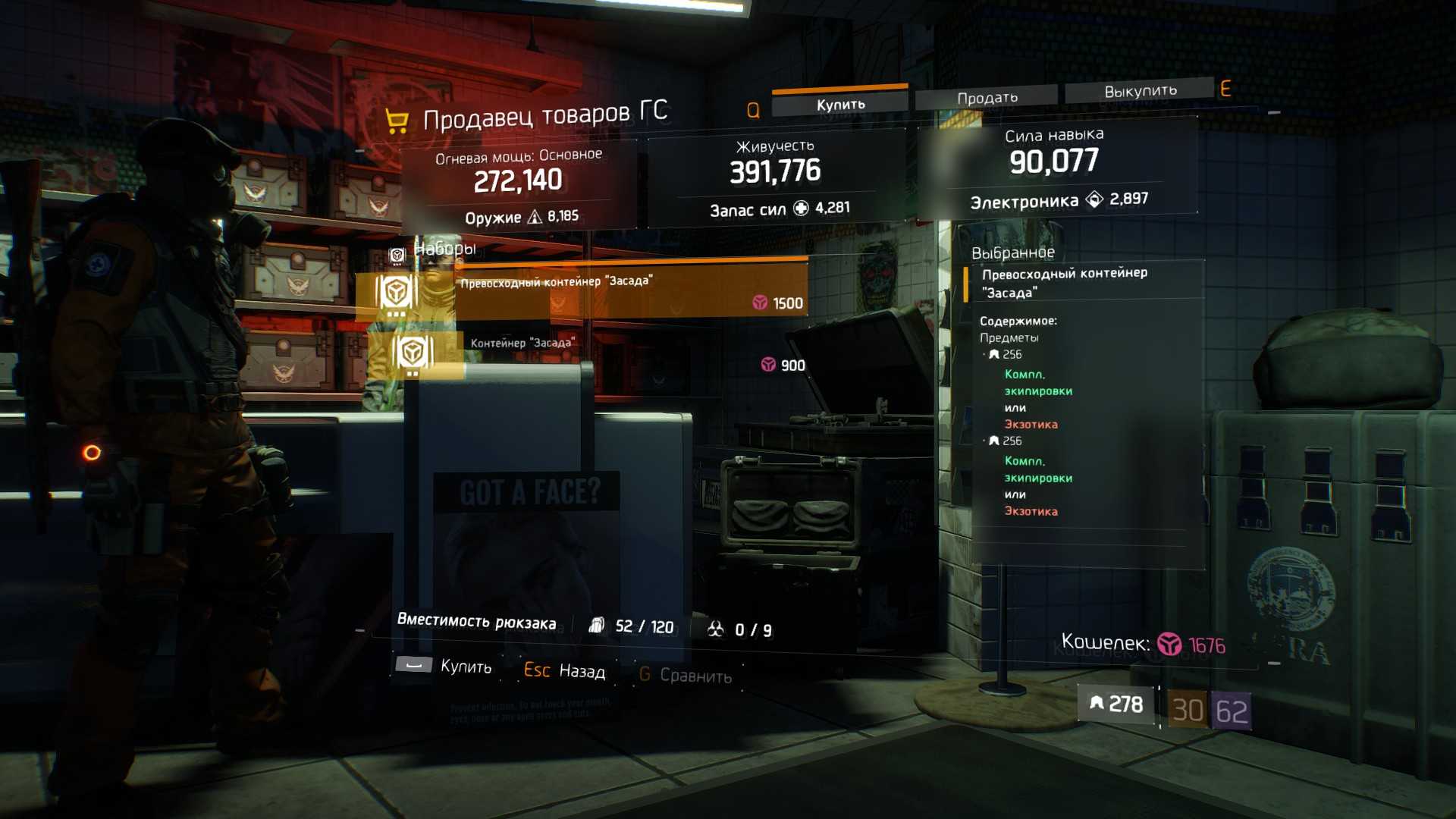Screen dimensions: 1456x819
Task: Open the Продать tab
Action: coord(987,98)
